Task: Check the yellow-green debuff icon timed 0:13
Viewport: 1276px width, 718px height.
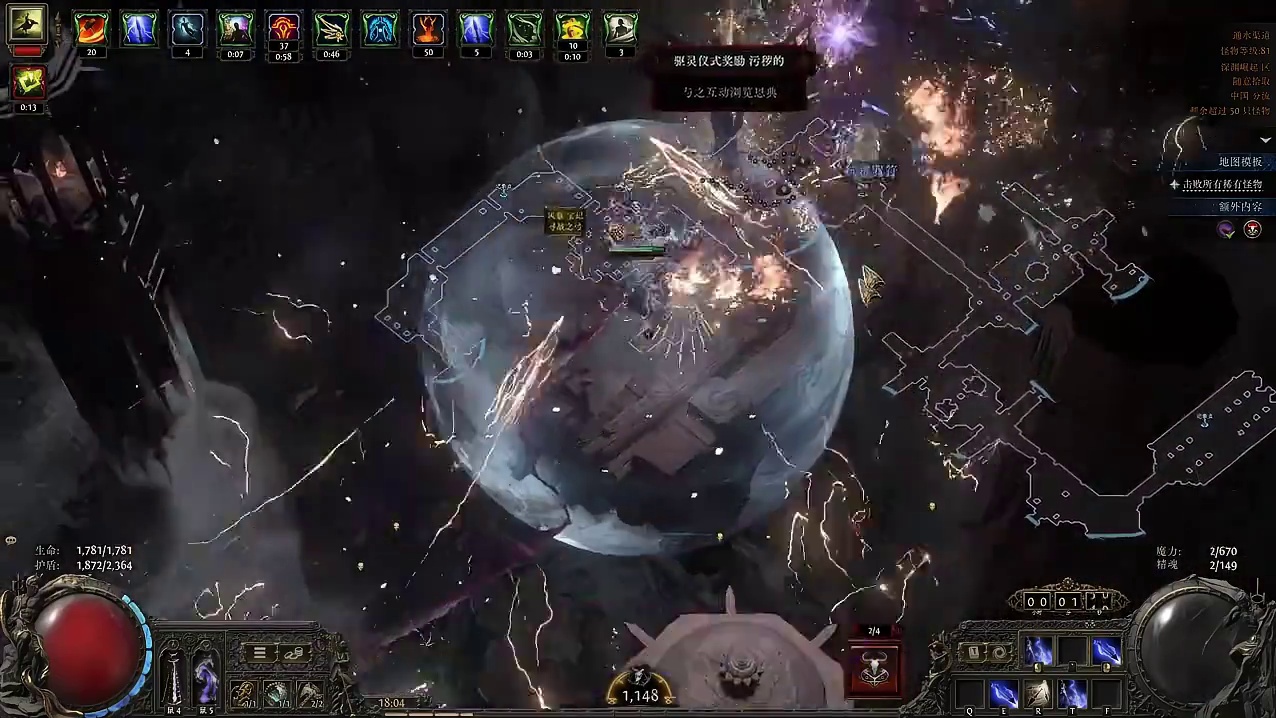Action: (28, 83)
